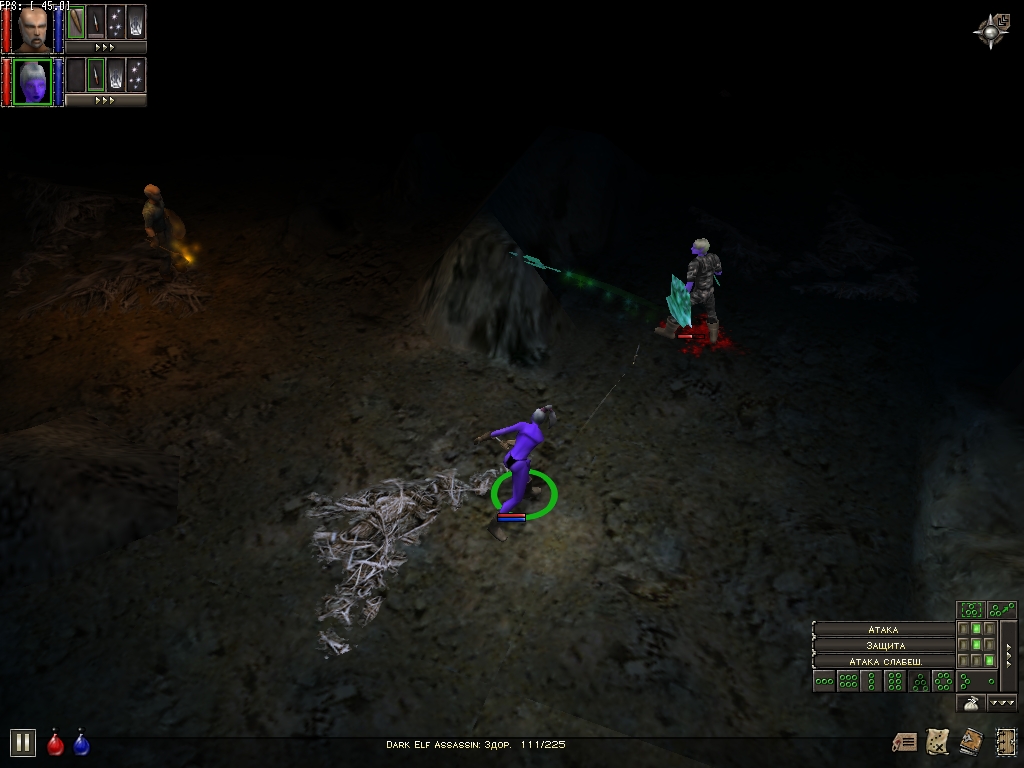
Task: Open the treasure map
Action: pos(938,742)
